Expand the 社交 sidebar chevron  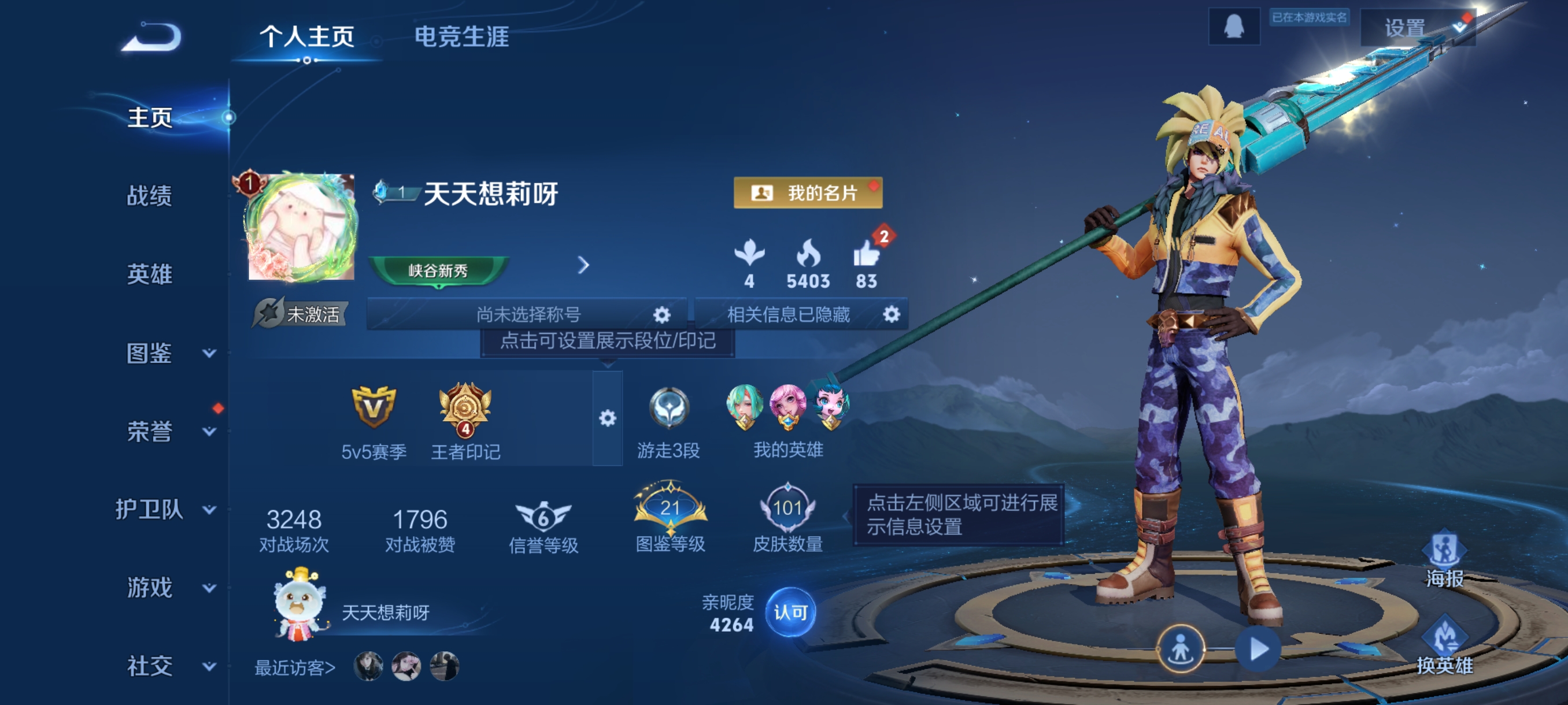(x=209, y=666)
